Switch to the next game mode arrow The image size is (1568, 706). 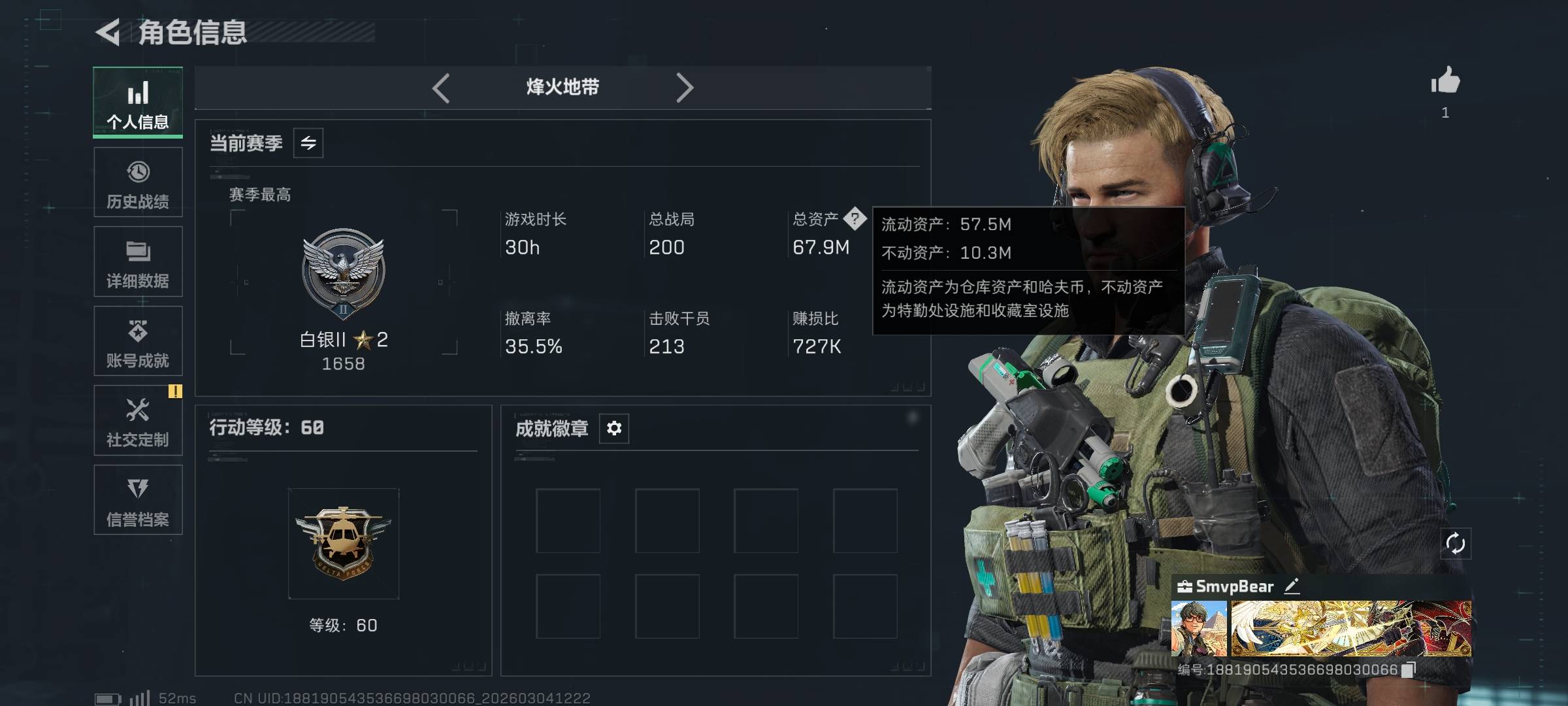click(684, 88)
